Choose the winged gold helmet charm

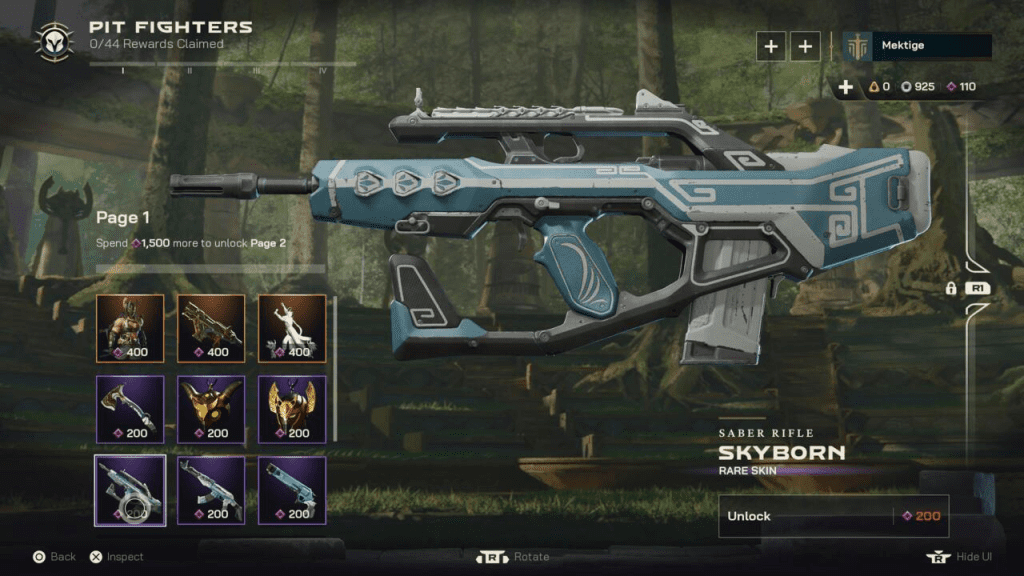(x=292, y=409)
